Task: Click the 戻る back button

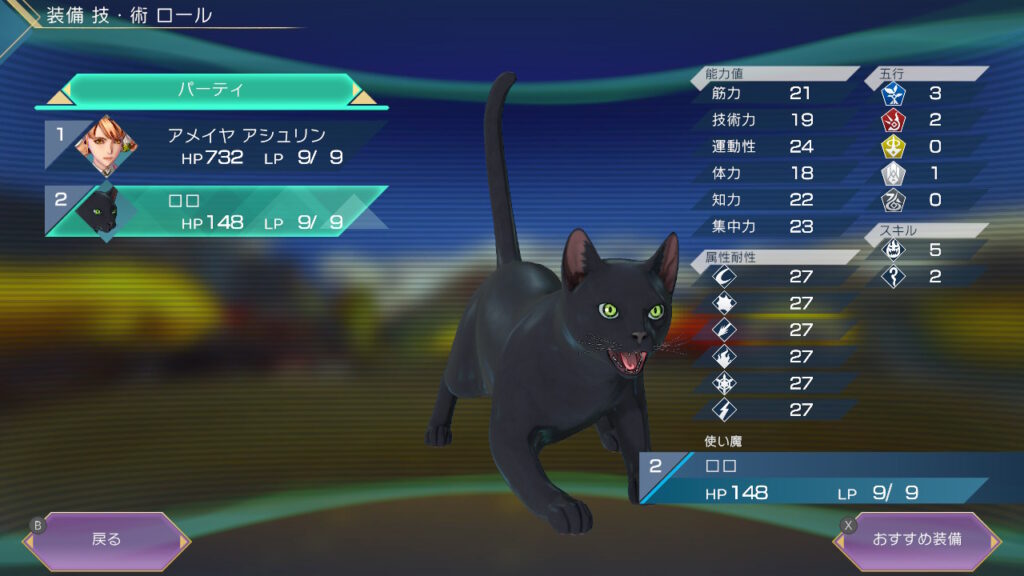Action: tap(106, 539)
